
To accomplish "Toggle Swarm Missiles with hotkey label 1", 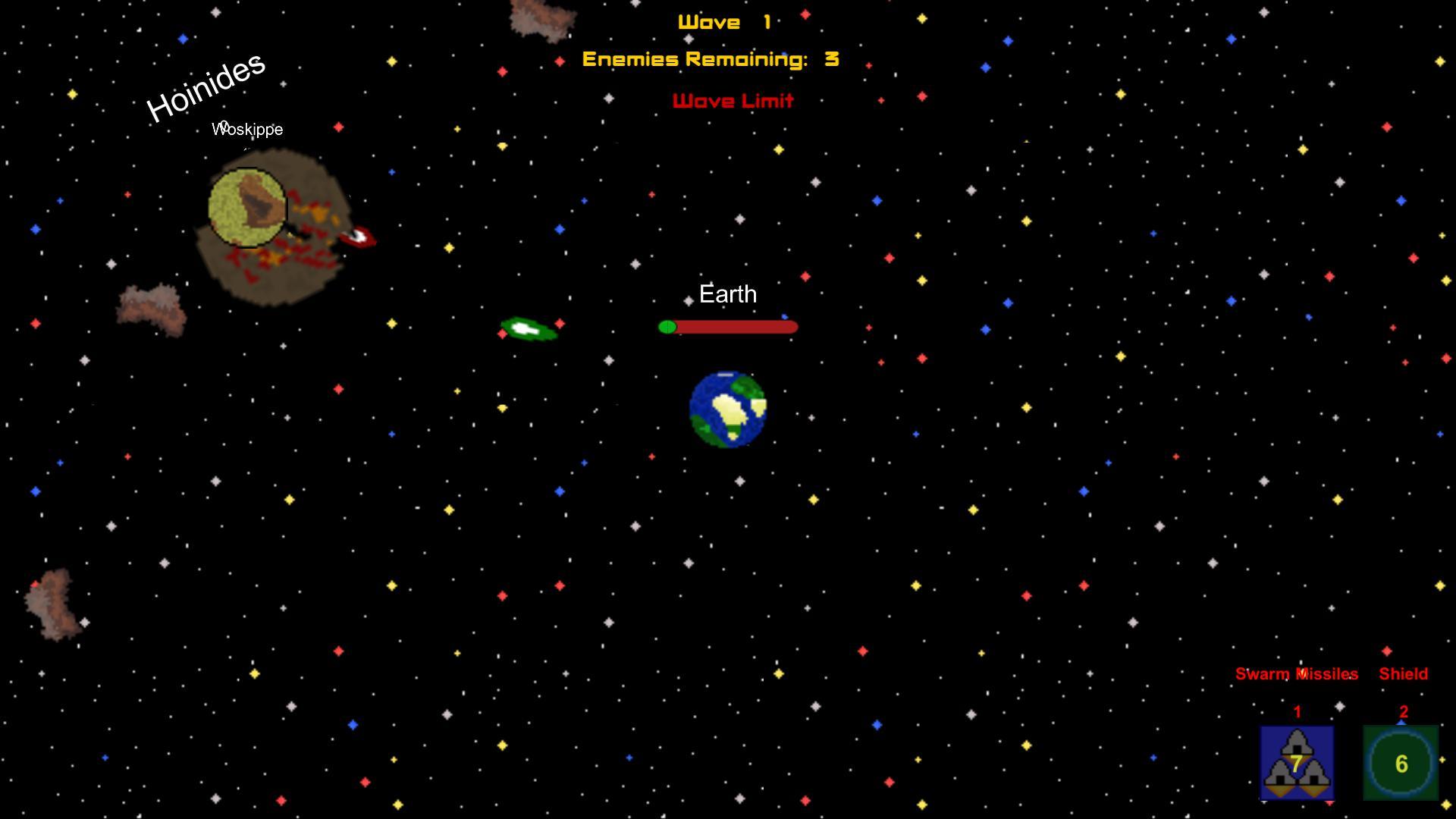I will 1297,711.
